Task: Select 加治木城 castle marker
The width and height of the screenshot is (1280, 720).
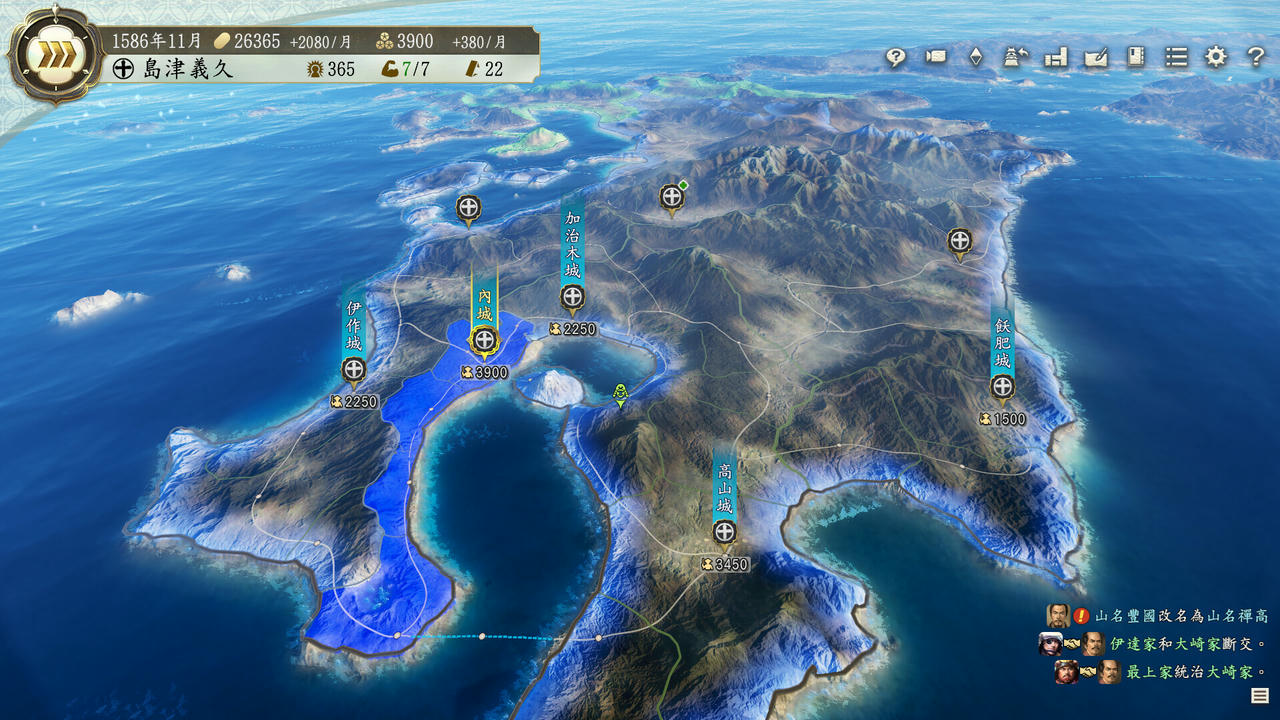Action: pos(572,296)
